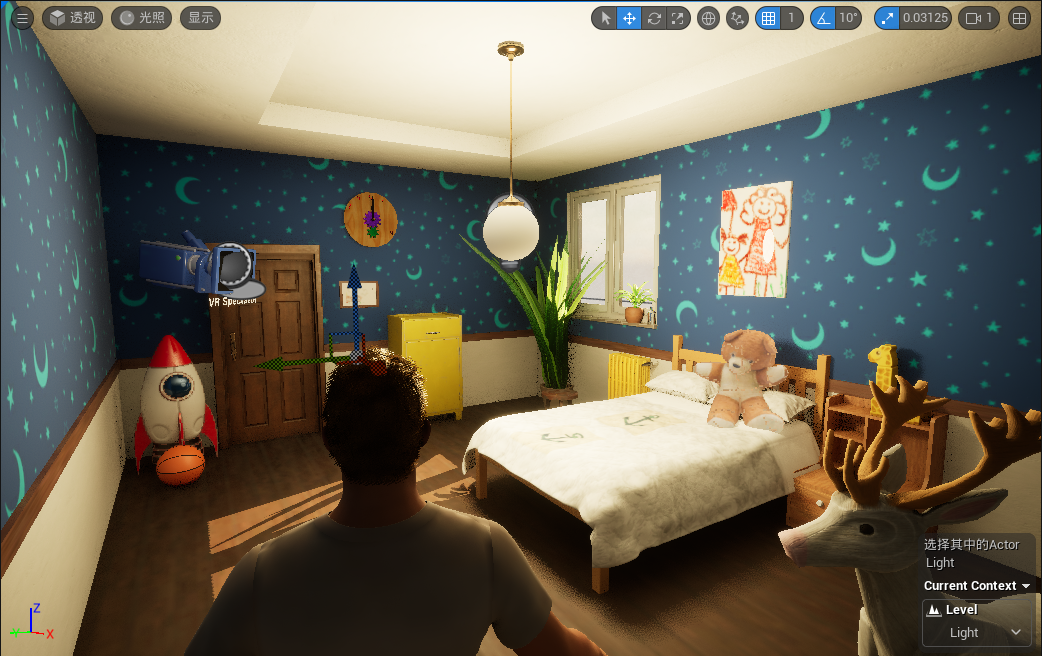Image resolution: width=1042 pixels, height=656 pixels.
Task: Open the 透视 perspective view dropdown
Action: 72,18
